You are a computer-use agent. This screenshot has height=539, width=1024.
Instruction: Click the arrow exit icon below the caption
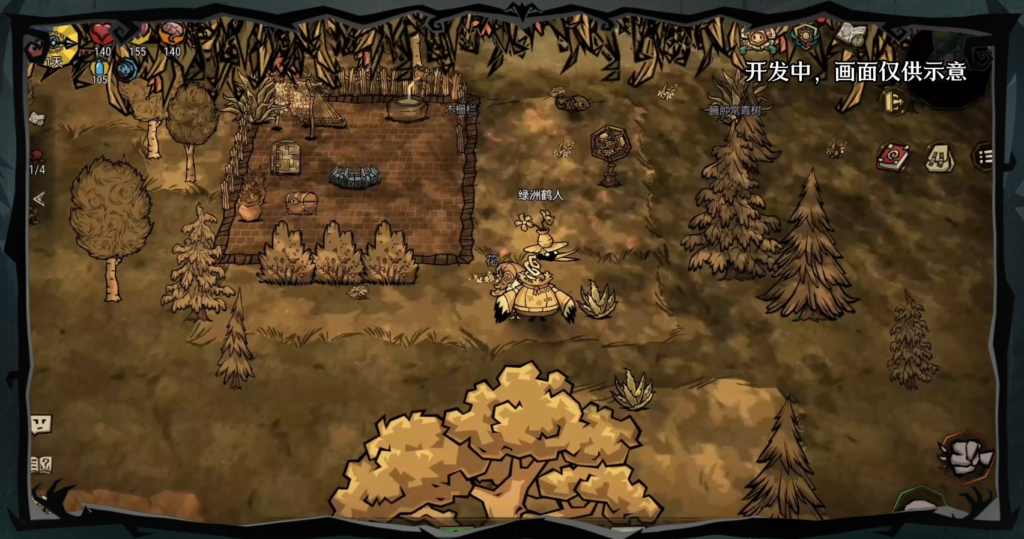pyautogui.click(x=893, y=100)
